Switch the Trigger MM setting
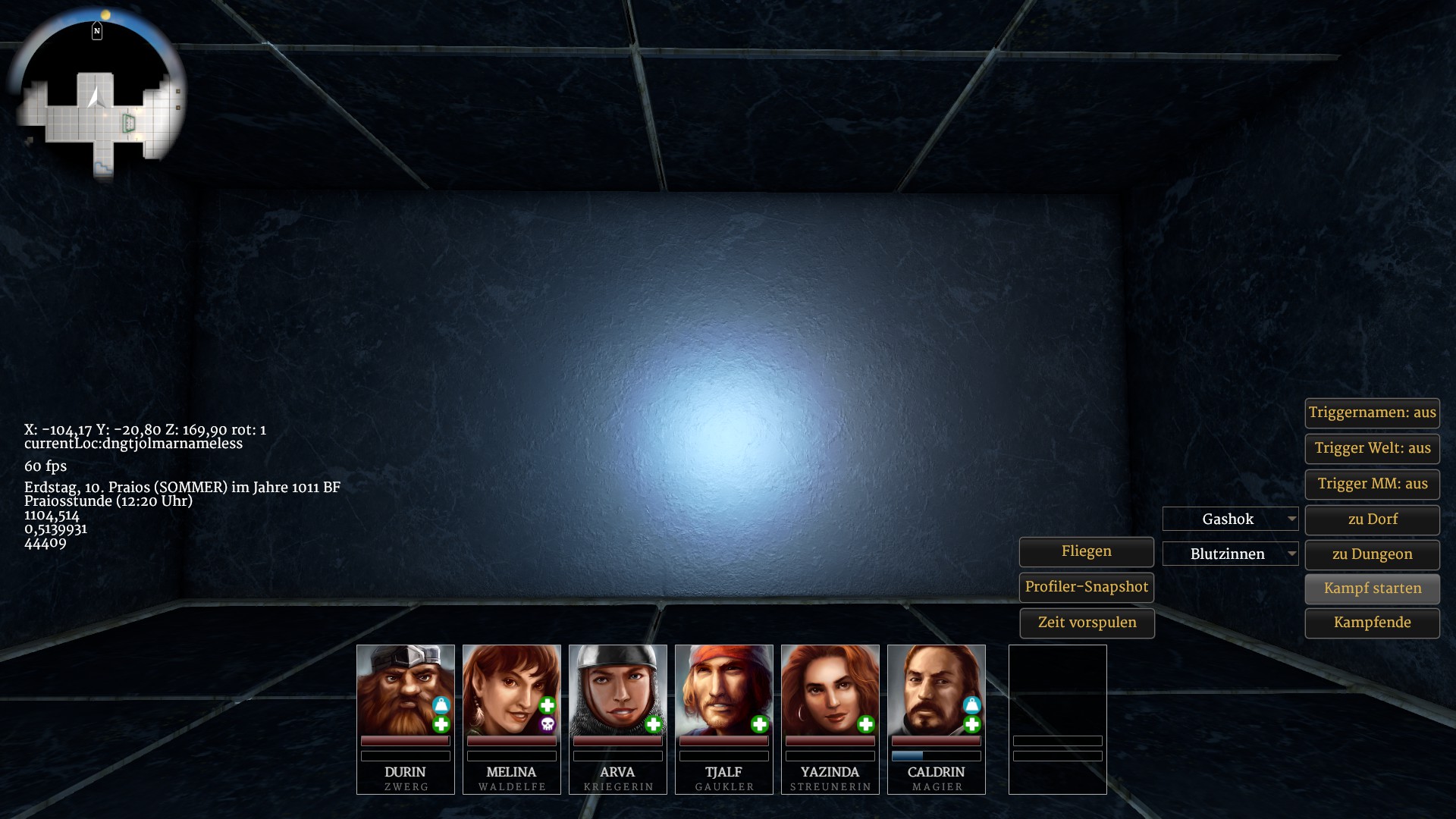This screenshot has width=1456, height=819. [1372, 484]
